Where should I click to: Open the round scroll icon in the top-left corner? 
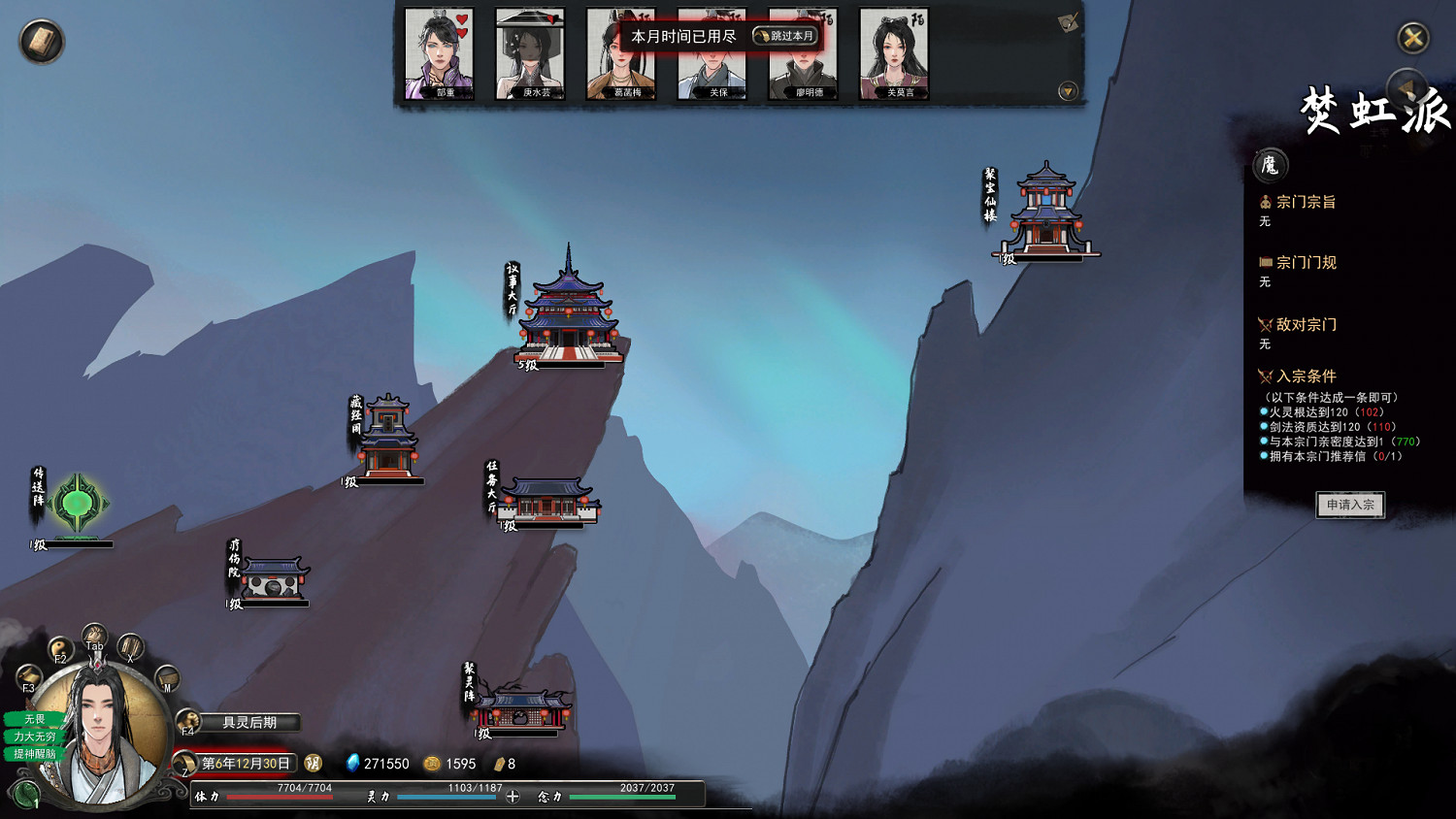point(42,42)
